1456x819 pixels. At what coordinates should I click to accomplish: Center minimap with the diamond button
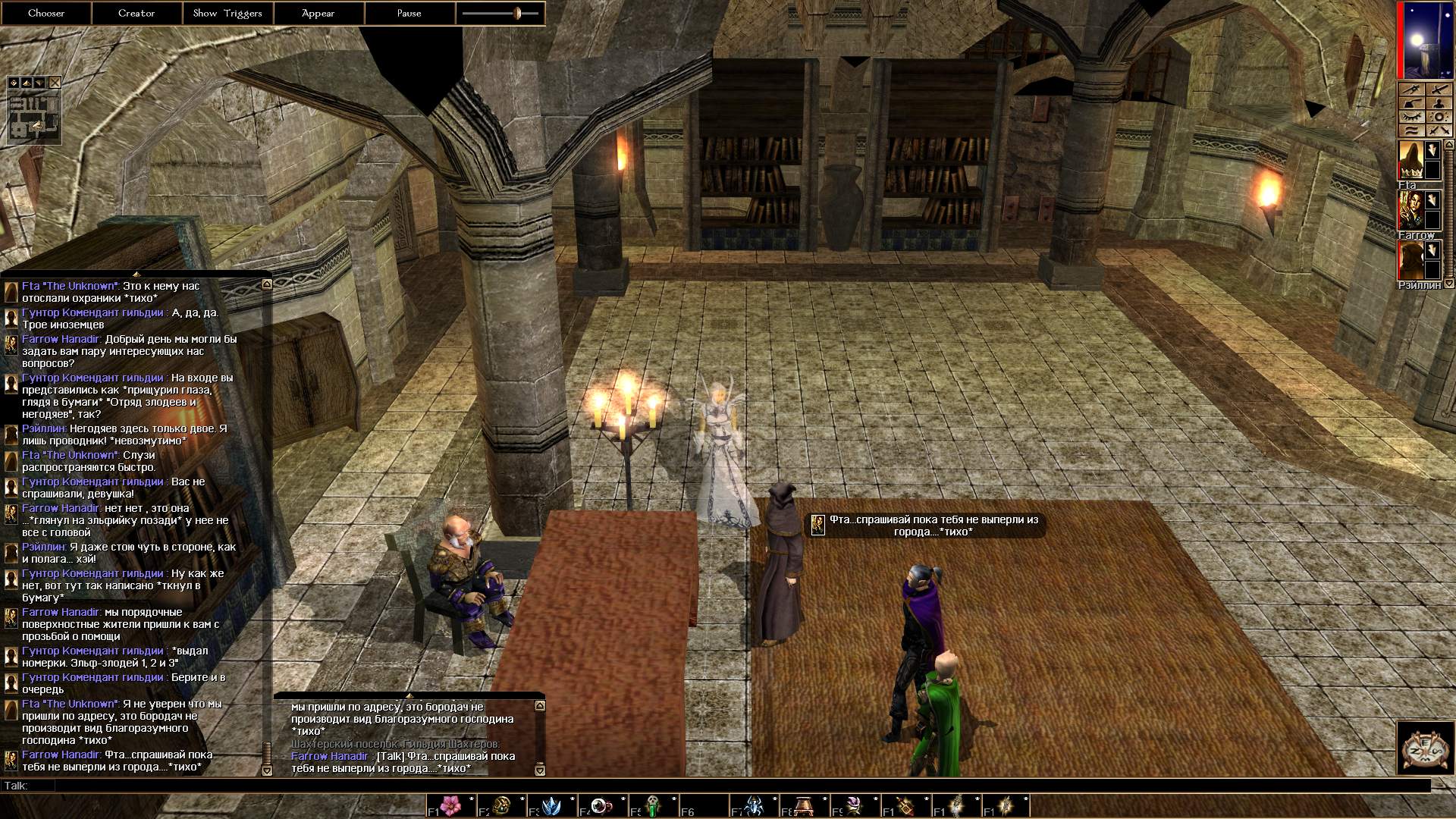14,83
